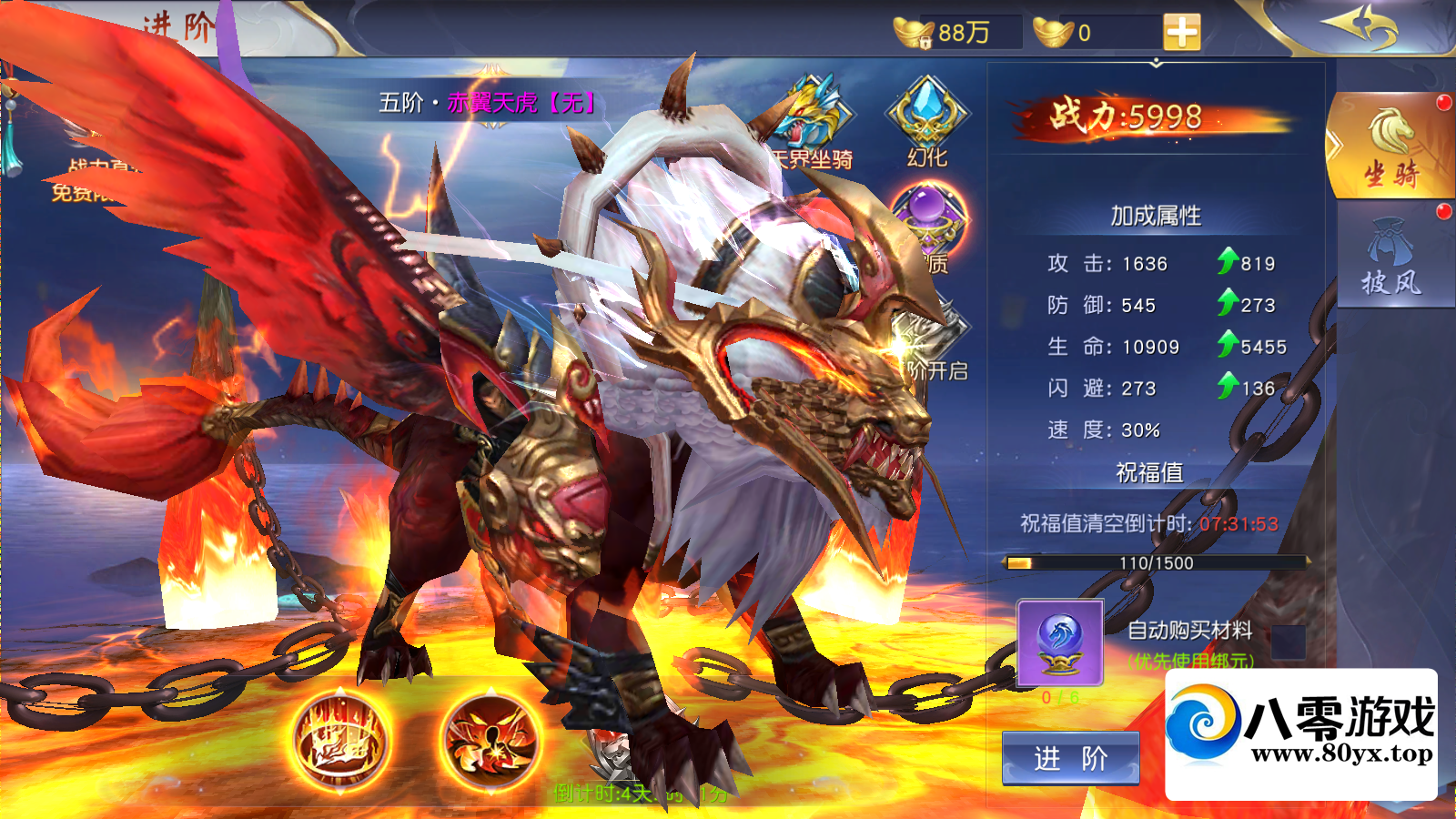Collapse the panel via the top chevron arrow
The height and width of the screenshot is (819, 1456).
pos(1156,64)
